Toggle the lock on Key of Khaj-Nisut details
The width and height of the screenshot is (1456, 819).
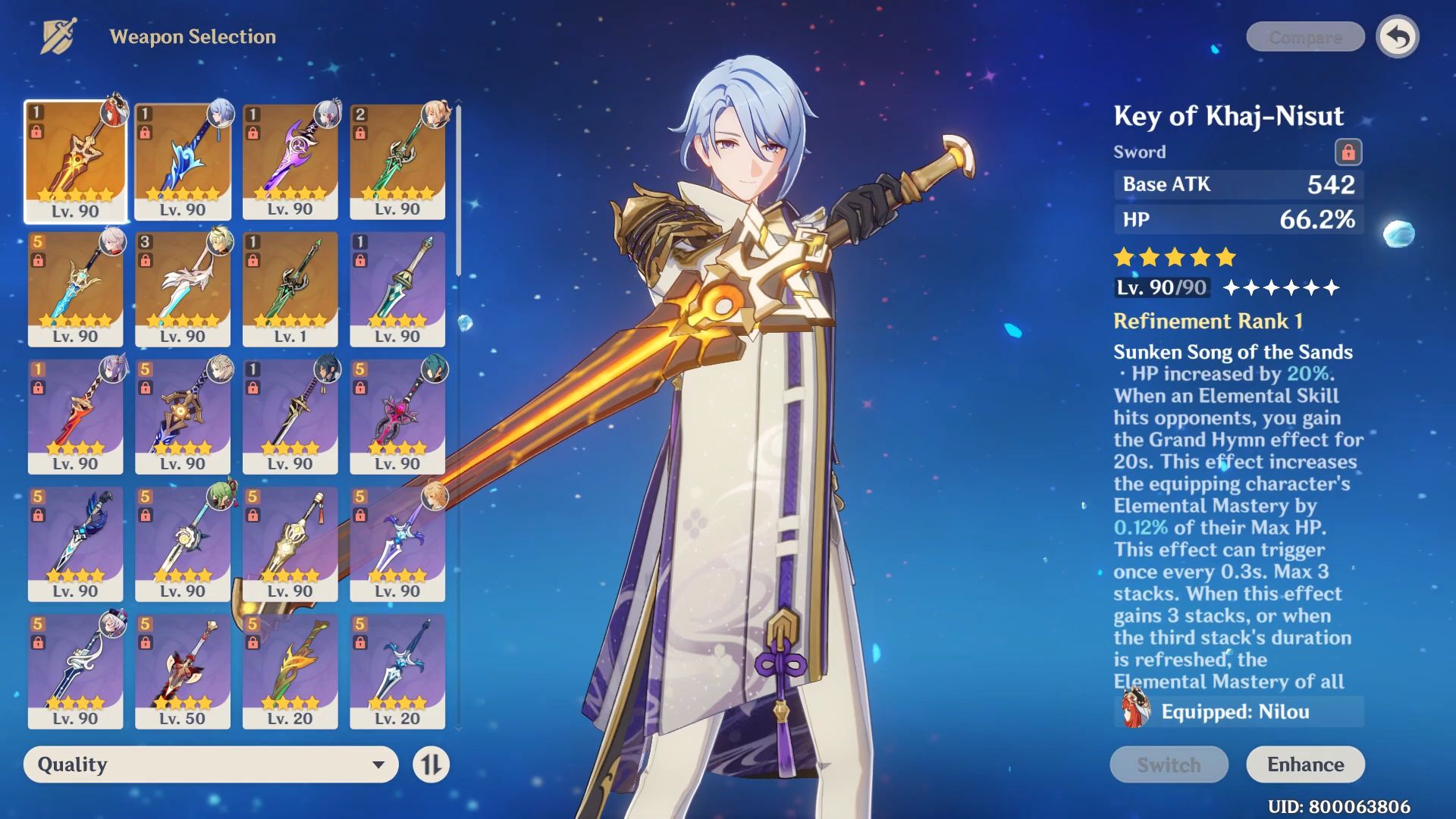pyautogui.click(x=1348, y=152)
